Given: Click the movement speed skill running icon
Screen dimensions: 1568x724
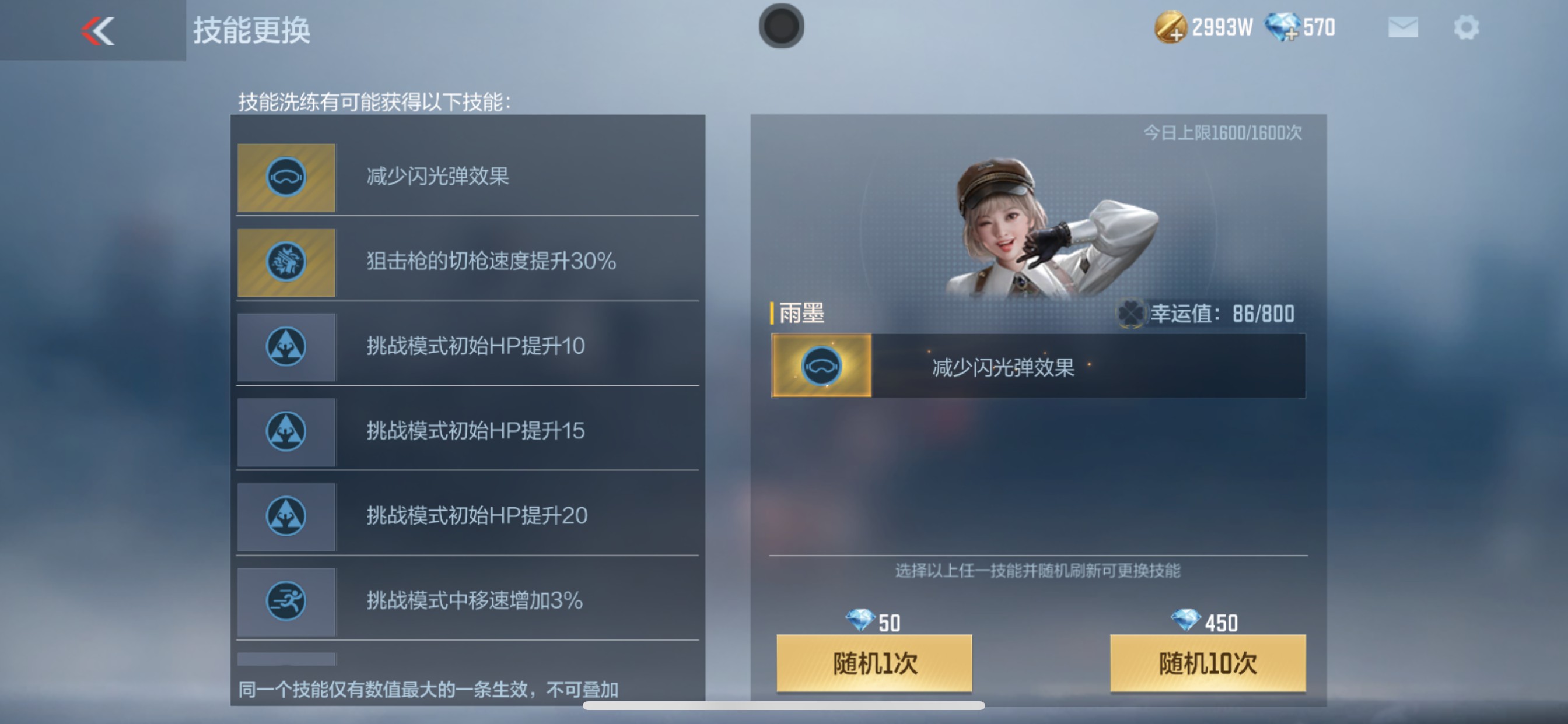Looking at the screenshot, I should pos(286,602).
